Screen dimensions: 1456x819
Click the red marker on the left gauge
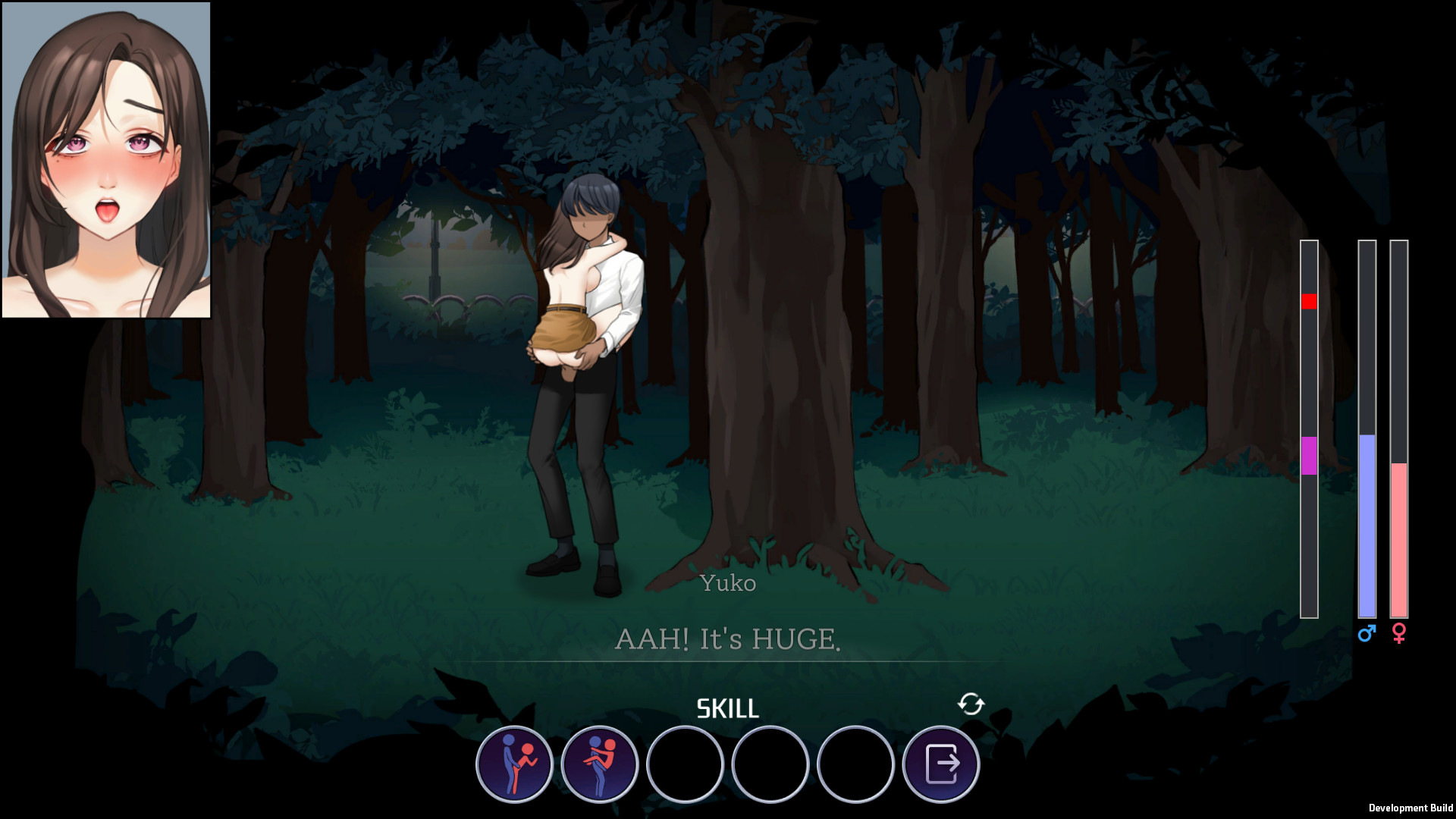(1308, 301)
